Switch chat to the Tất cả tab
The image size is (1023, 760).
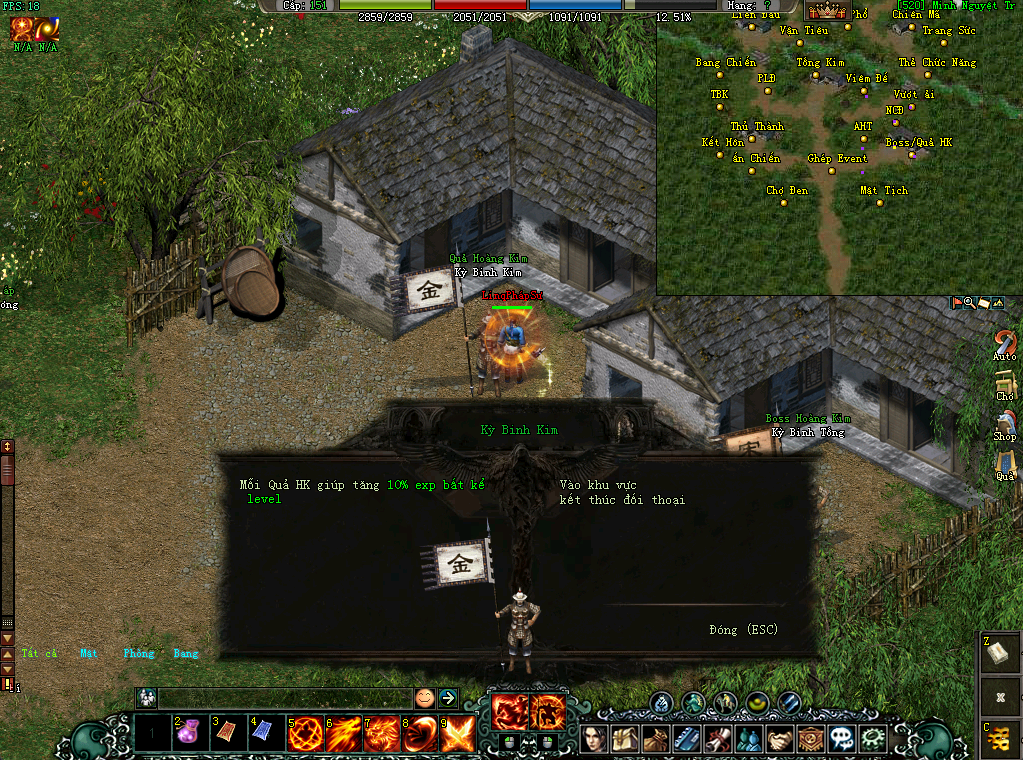(x=39, y=654)
